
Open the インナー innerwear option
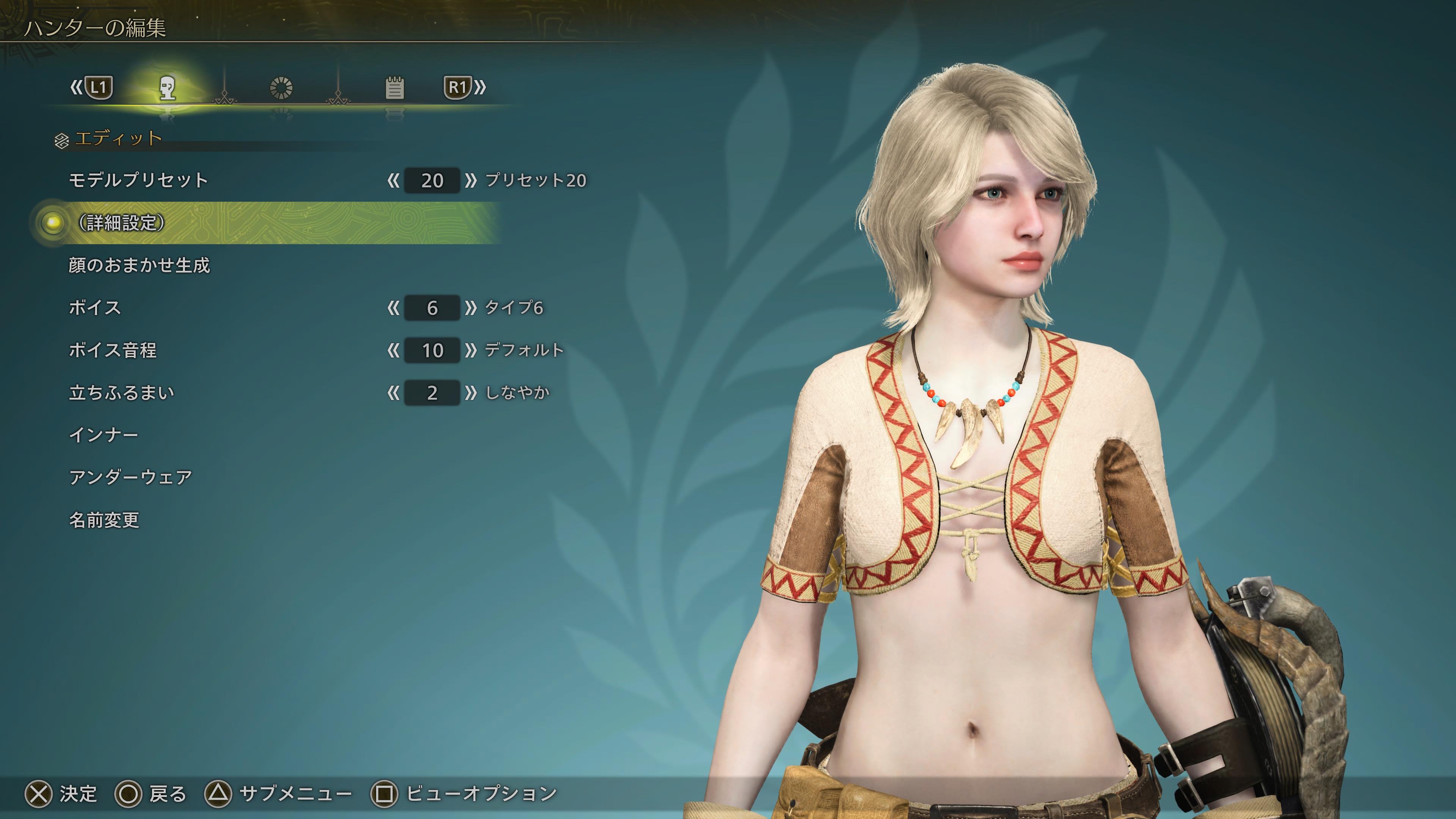click(104, 435)
